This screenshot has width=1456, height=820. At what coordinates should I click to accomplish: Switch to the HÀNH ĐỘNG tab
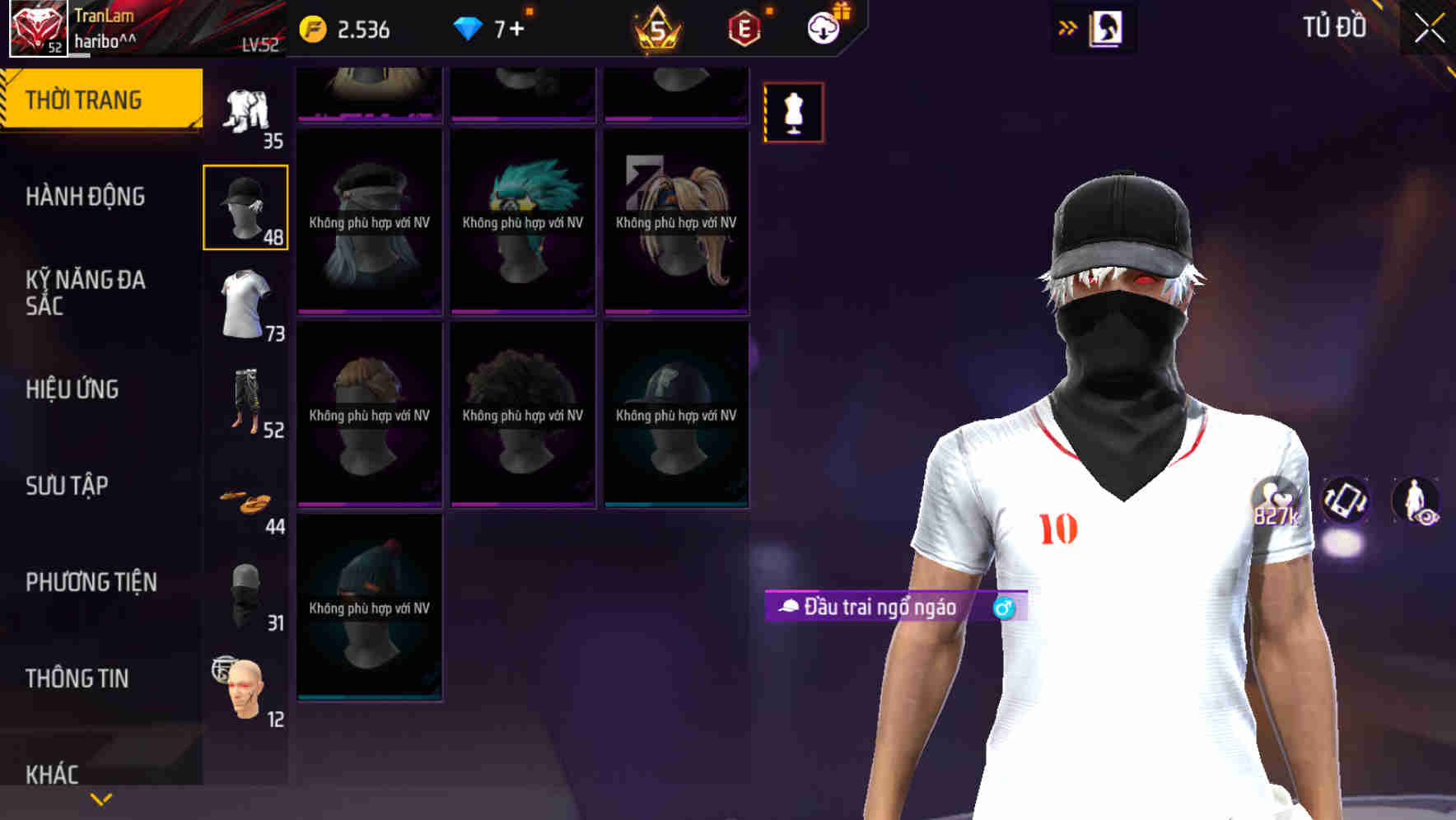(85, 197)
